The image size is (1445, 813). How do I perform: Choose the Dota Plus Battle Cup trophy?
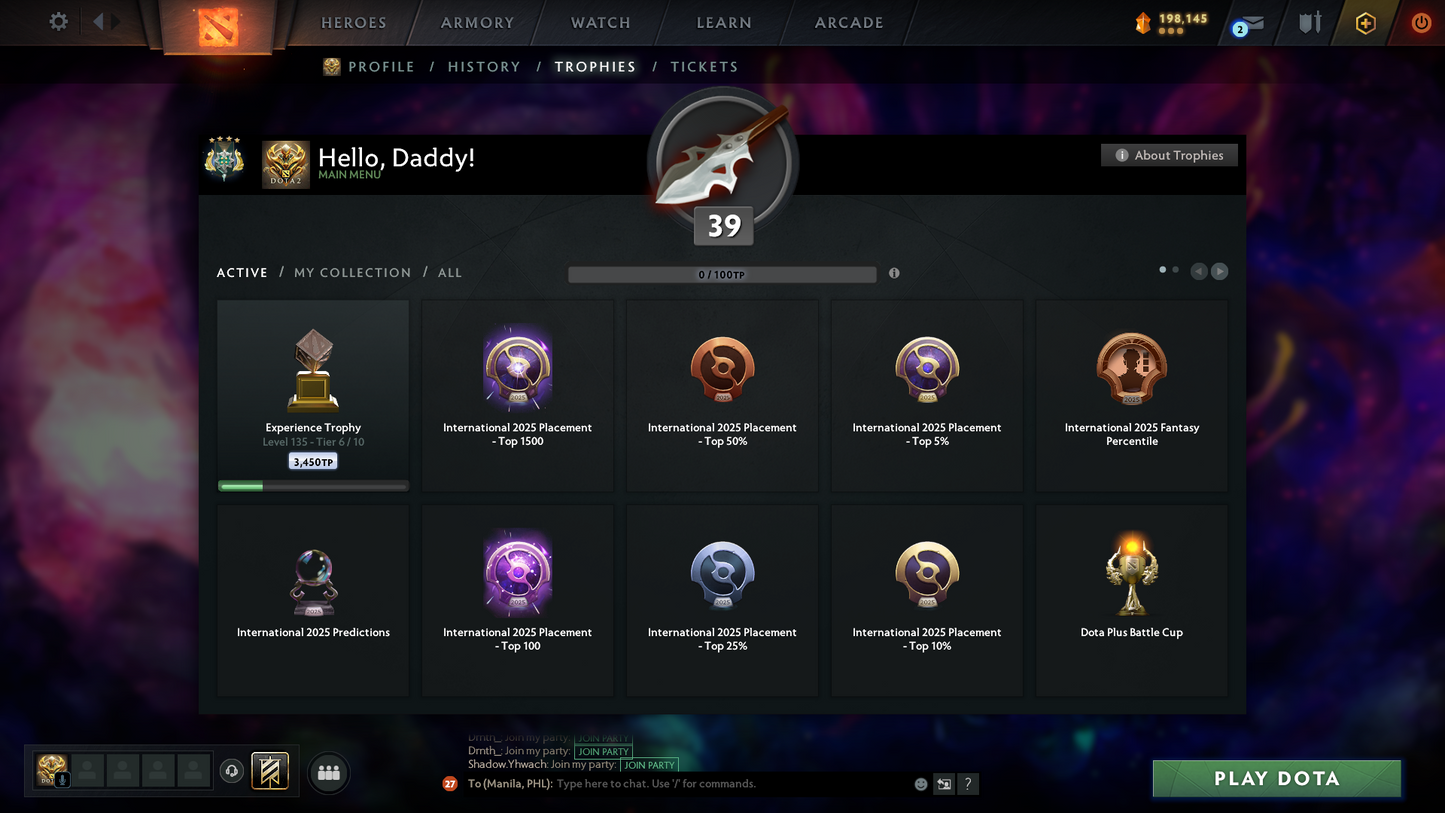[x=1131, y=600]
